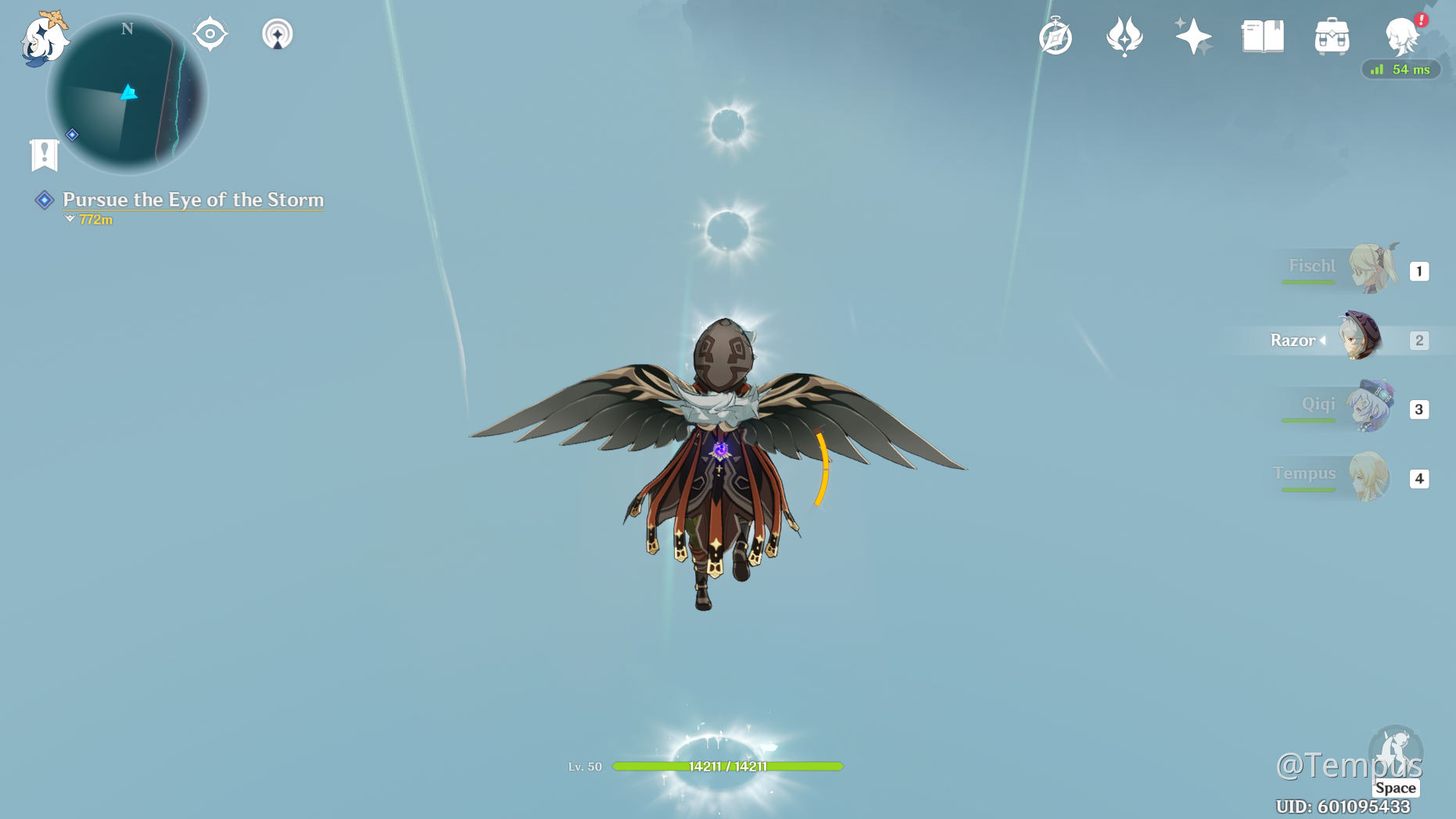Select the beacon broadcast icon beside the minimap
This screenshot has height=819, width=1456.
(x=278, y=33)
